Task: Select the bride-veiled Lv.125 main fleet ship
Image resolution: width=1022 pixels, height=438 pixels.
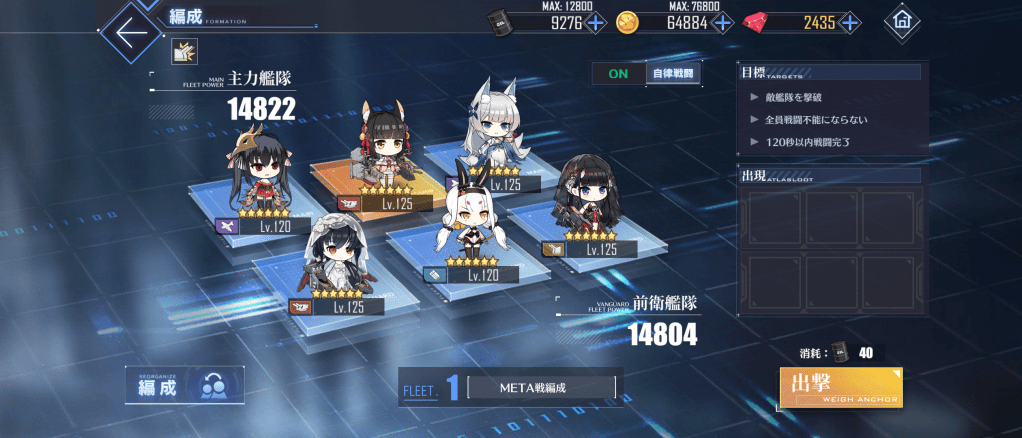Action: 331,260
